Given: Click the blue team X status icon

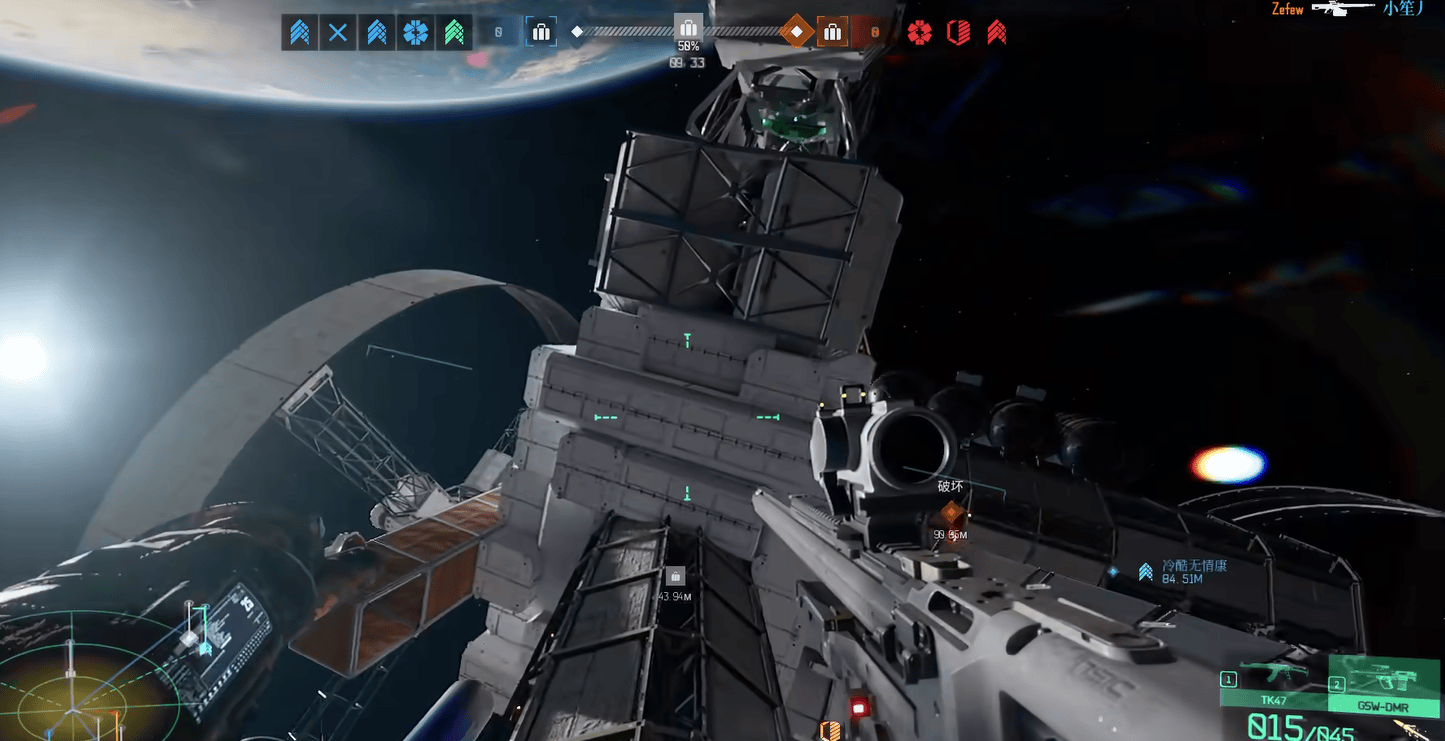Looking at the screenshot, I should pos(338,32).
